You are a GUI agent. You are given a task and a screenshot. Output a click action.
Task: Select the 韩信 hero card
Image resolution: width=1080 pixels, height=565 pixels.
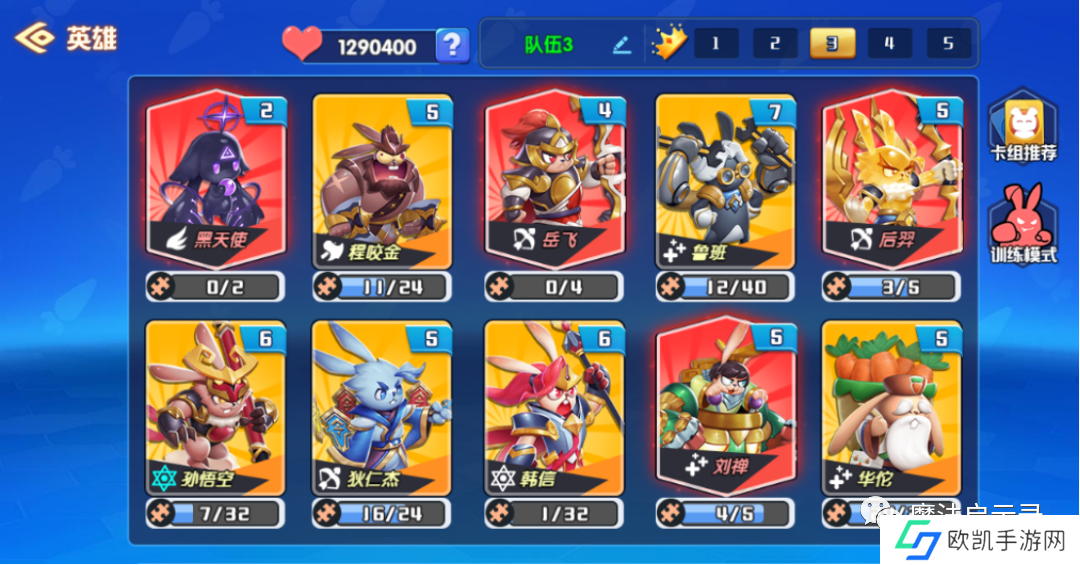tap(554, 406)
